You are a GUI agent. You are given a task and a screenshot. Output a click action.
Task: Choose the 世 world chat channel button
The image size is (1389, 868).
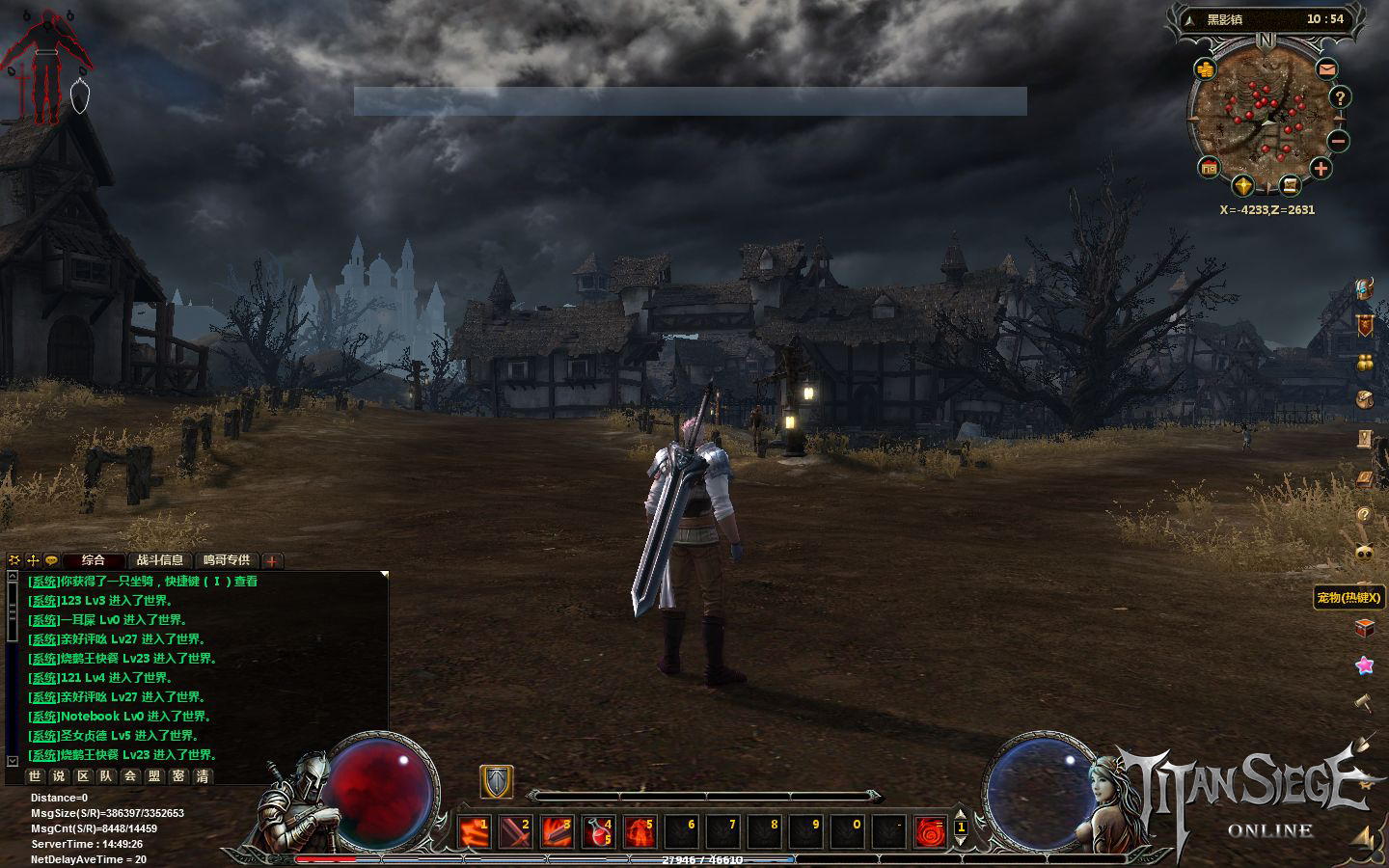(35, 775)
